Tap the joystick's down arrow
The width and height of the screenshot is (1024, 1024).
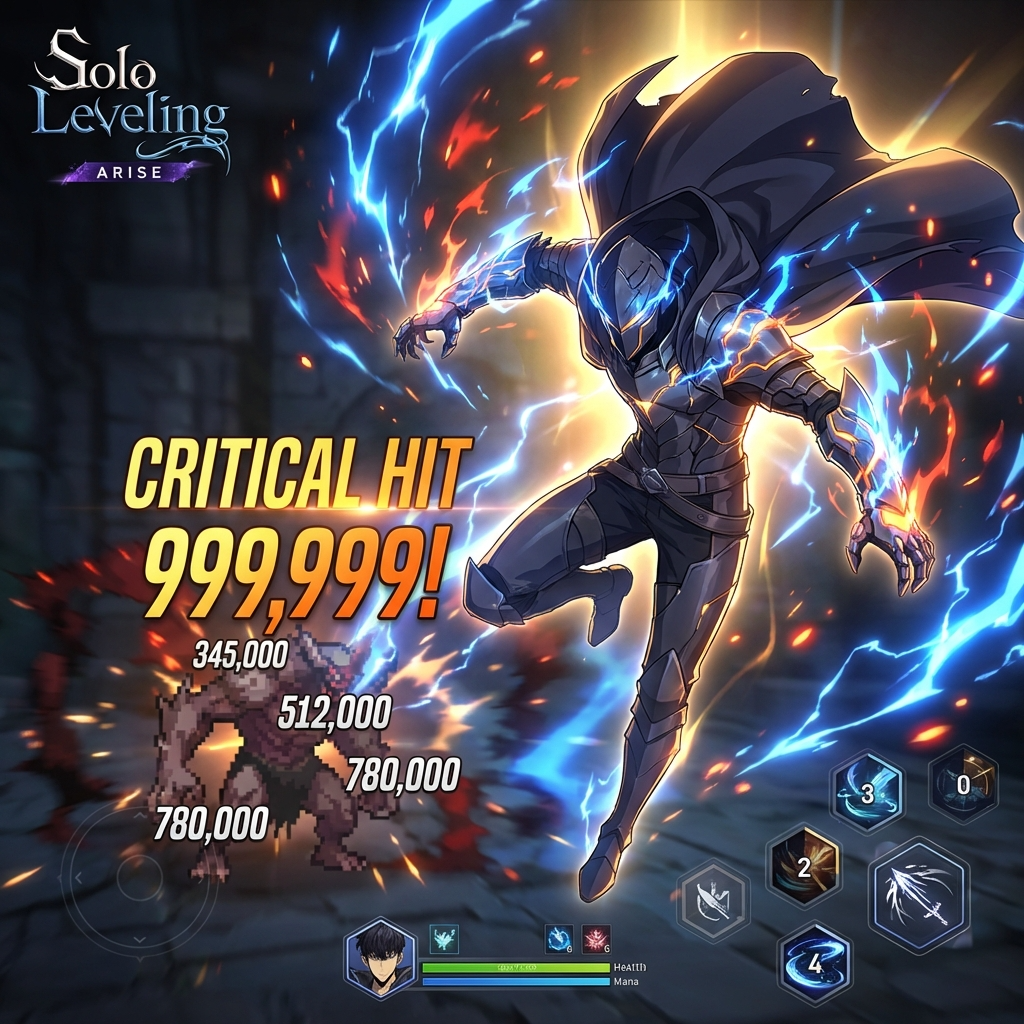[x=139, y=941]
